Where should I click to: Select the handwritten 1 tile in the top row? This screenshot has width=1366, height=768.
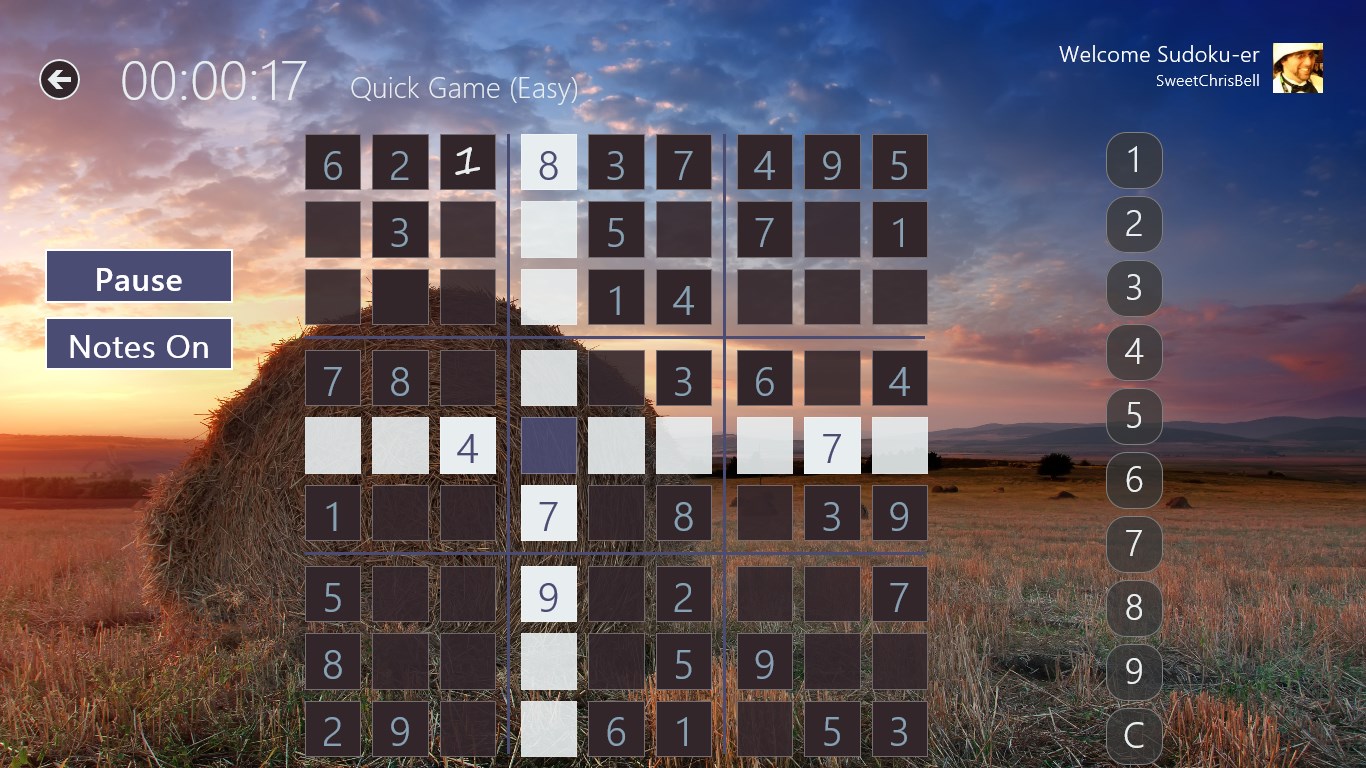click(x=468, y=162)
